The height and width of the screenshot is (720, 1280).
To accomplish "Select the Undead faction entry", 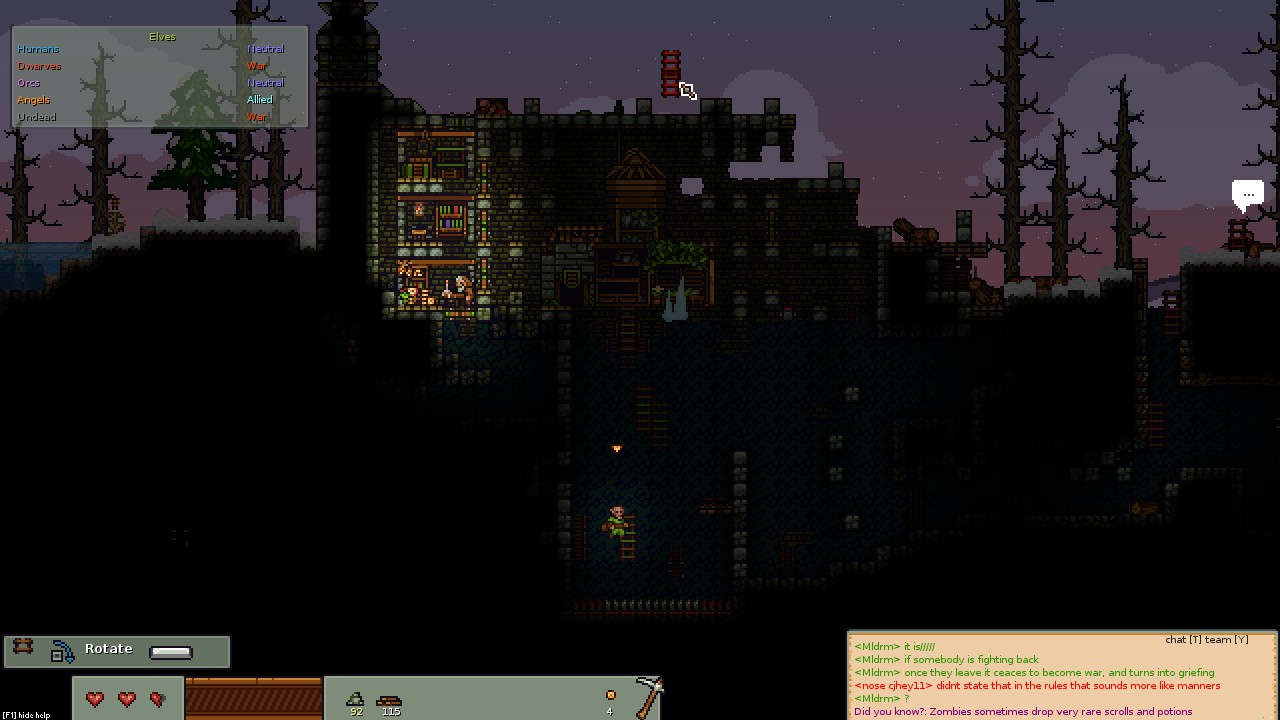I will tap(36, 117).
